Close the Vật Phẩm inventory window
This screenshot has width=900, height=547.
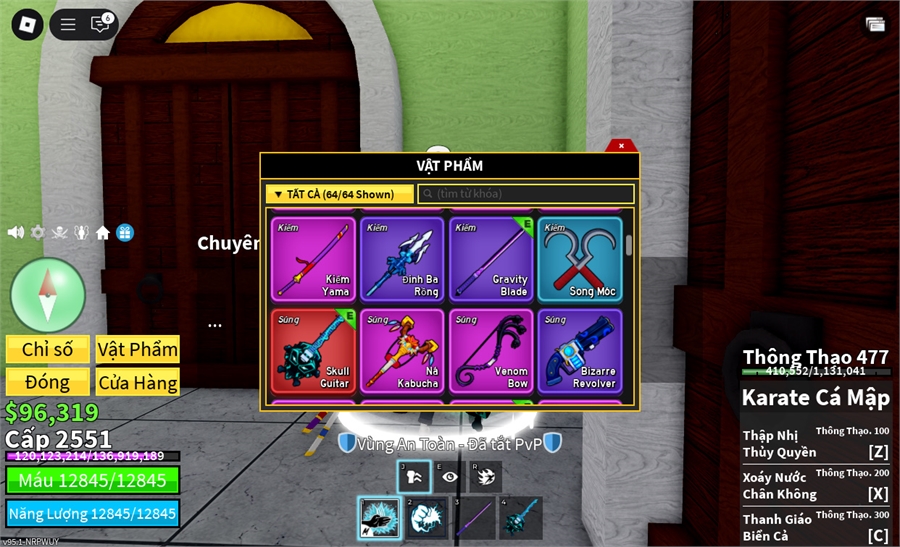tap(621, 146)
